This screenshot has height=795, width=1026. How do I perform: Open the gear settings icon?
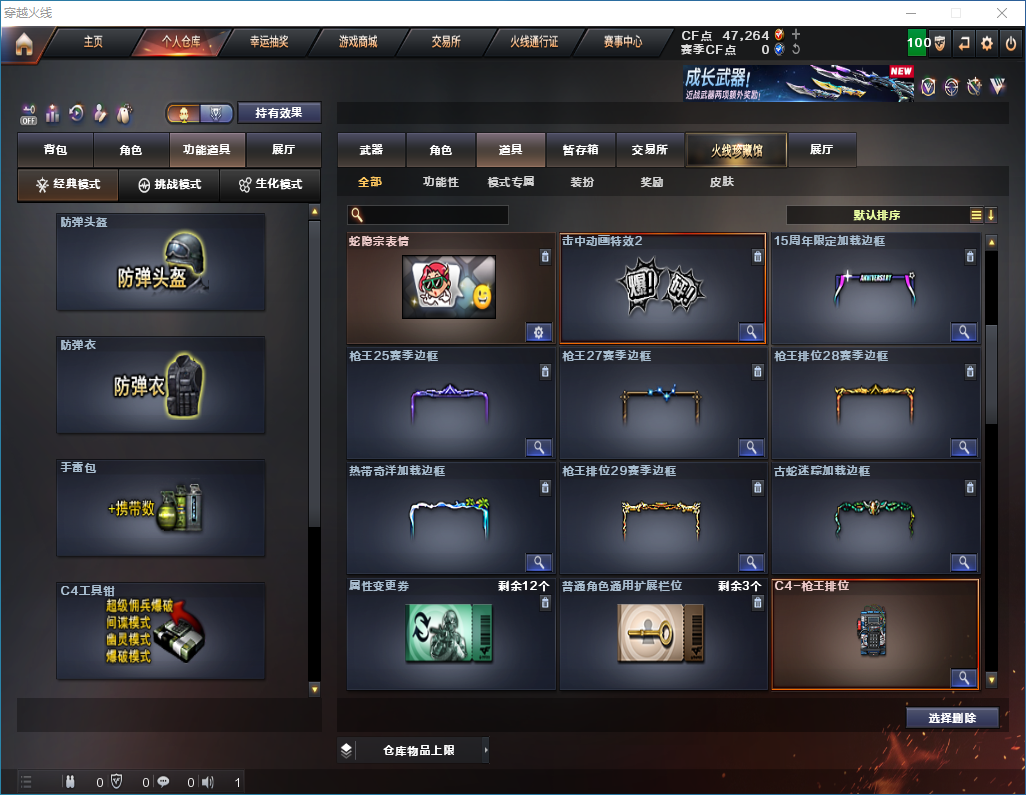pyautogui.click(x=987, y=43)
